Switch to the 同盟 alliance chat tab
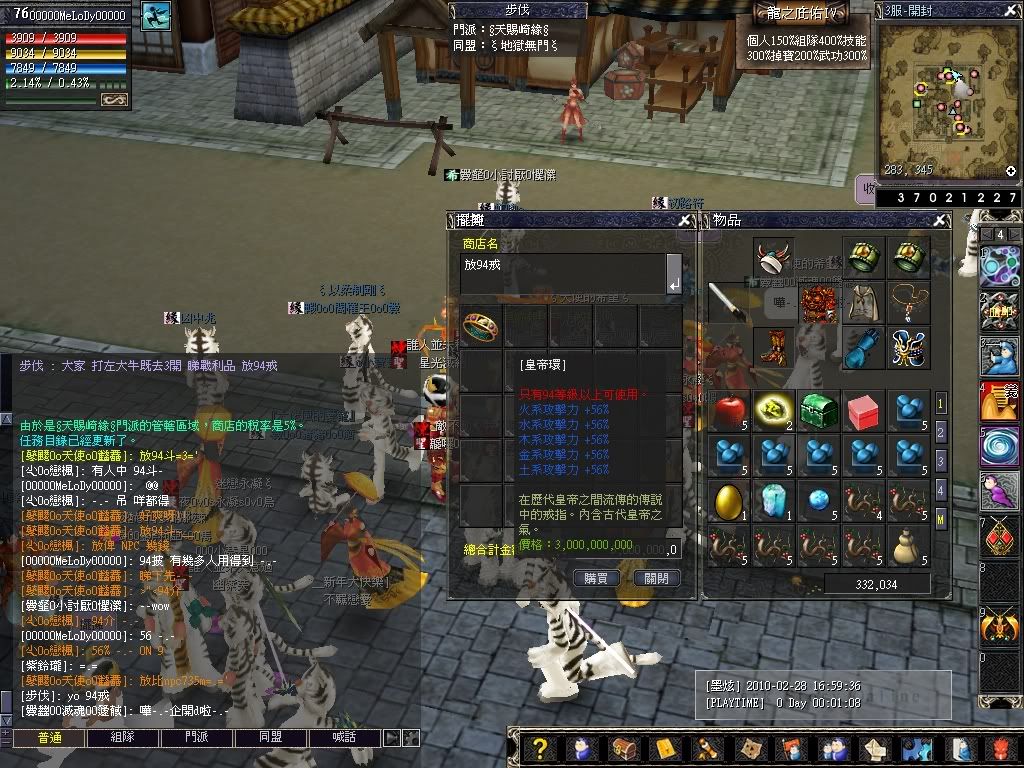The height and width of the screenshot is (768, 1024). point(270,738)
